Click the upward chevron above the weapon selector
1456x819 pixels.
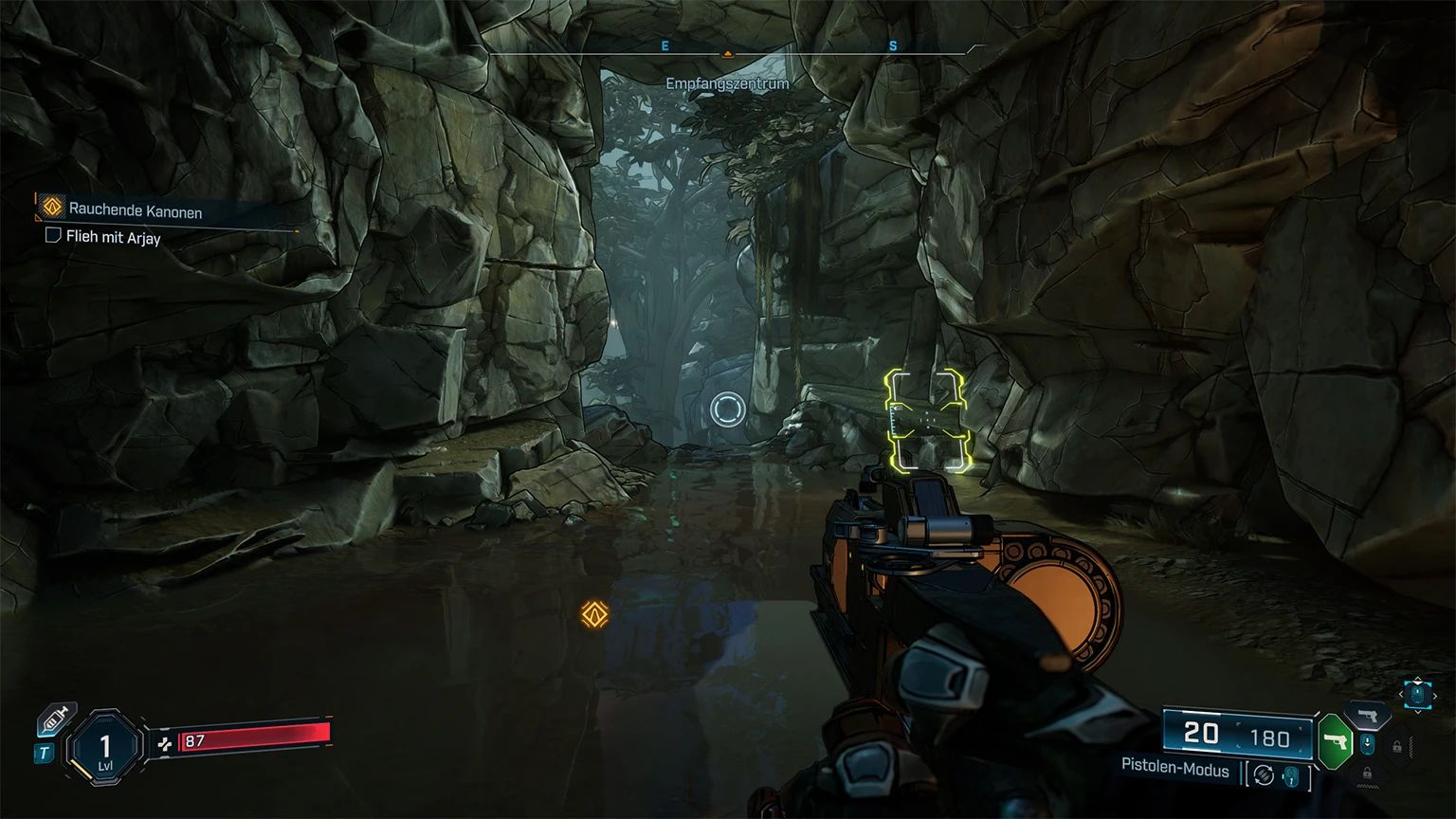(x=1417, y=679)
